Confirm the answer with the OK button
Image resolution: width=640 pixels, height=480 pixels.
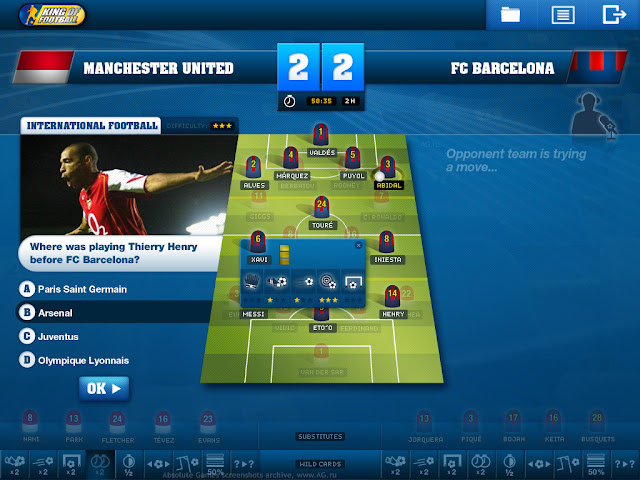coord(104,388)
